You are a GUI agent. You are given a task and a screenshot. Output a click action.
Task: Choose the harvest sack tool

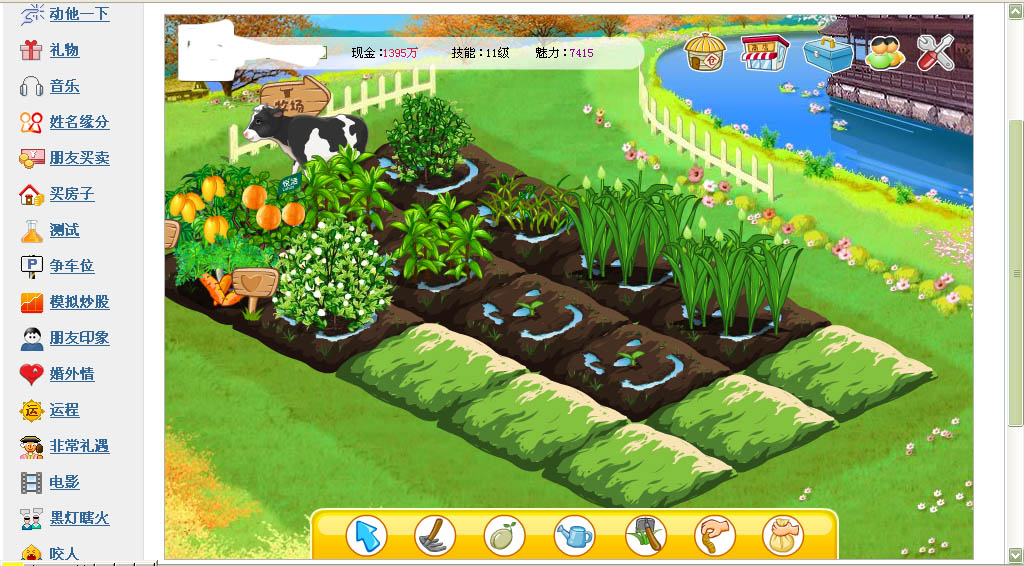click(783, 536)
